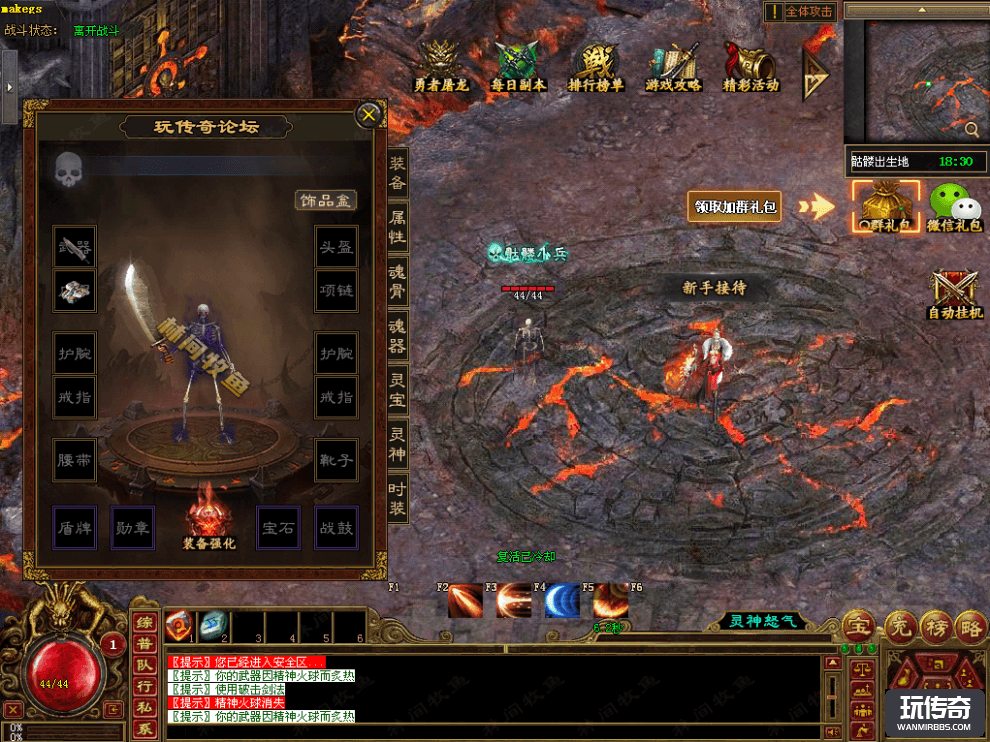Click the minimap magnifier zoom button
This screenshot has height=742, width=990.
coord(971,129)
